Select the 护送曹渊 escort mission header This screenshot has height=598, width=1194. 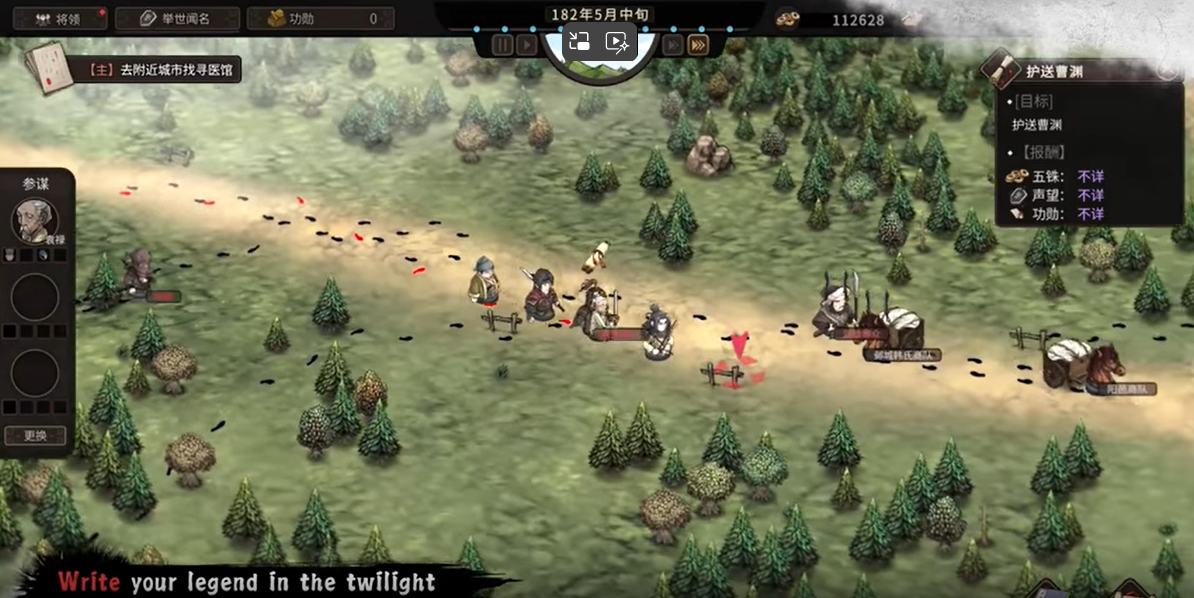coord(1054,71)
